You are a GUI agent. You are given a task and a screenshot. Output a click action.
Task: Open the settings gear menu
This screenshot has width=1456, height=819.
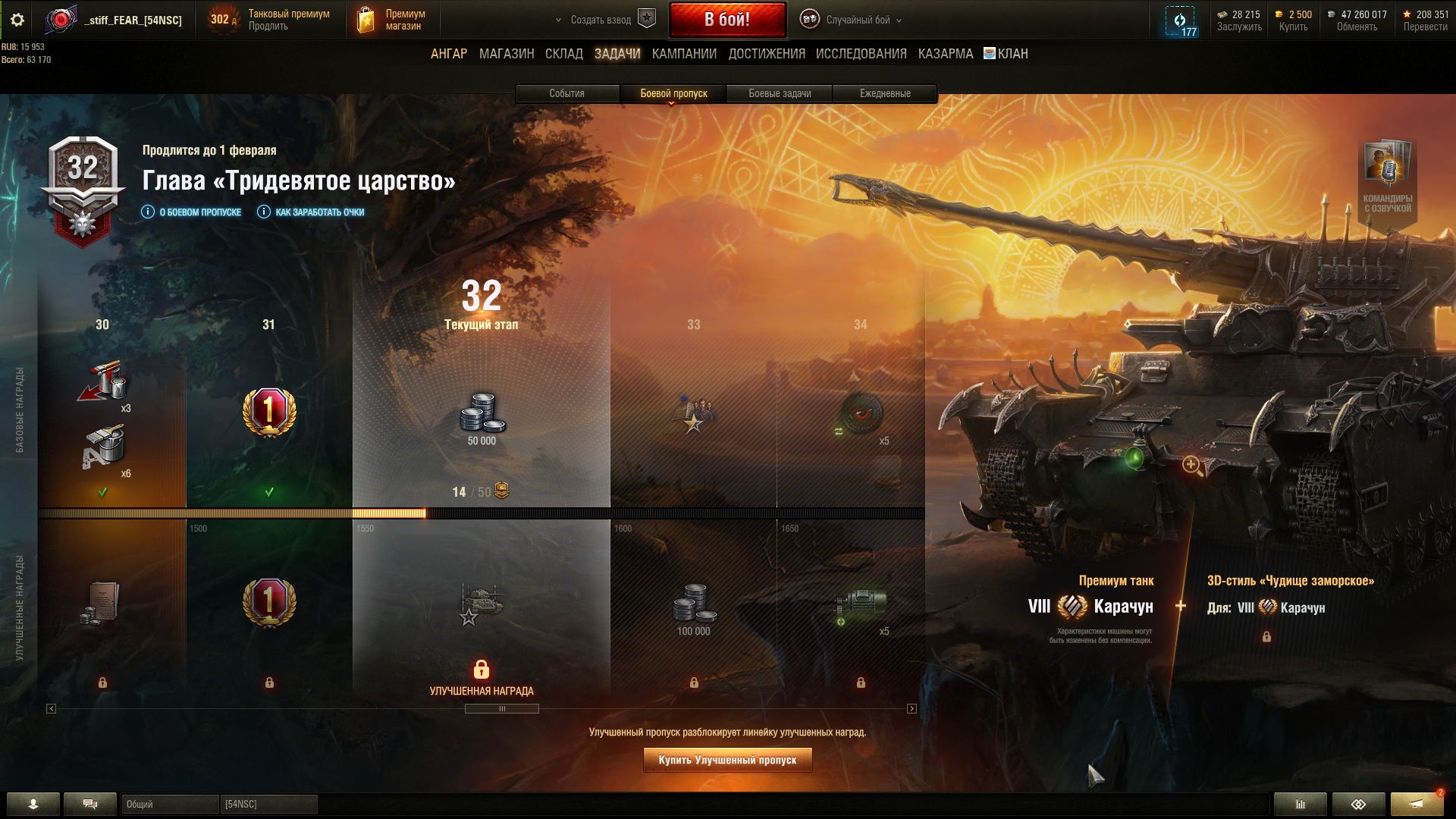click(17, 20)
